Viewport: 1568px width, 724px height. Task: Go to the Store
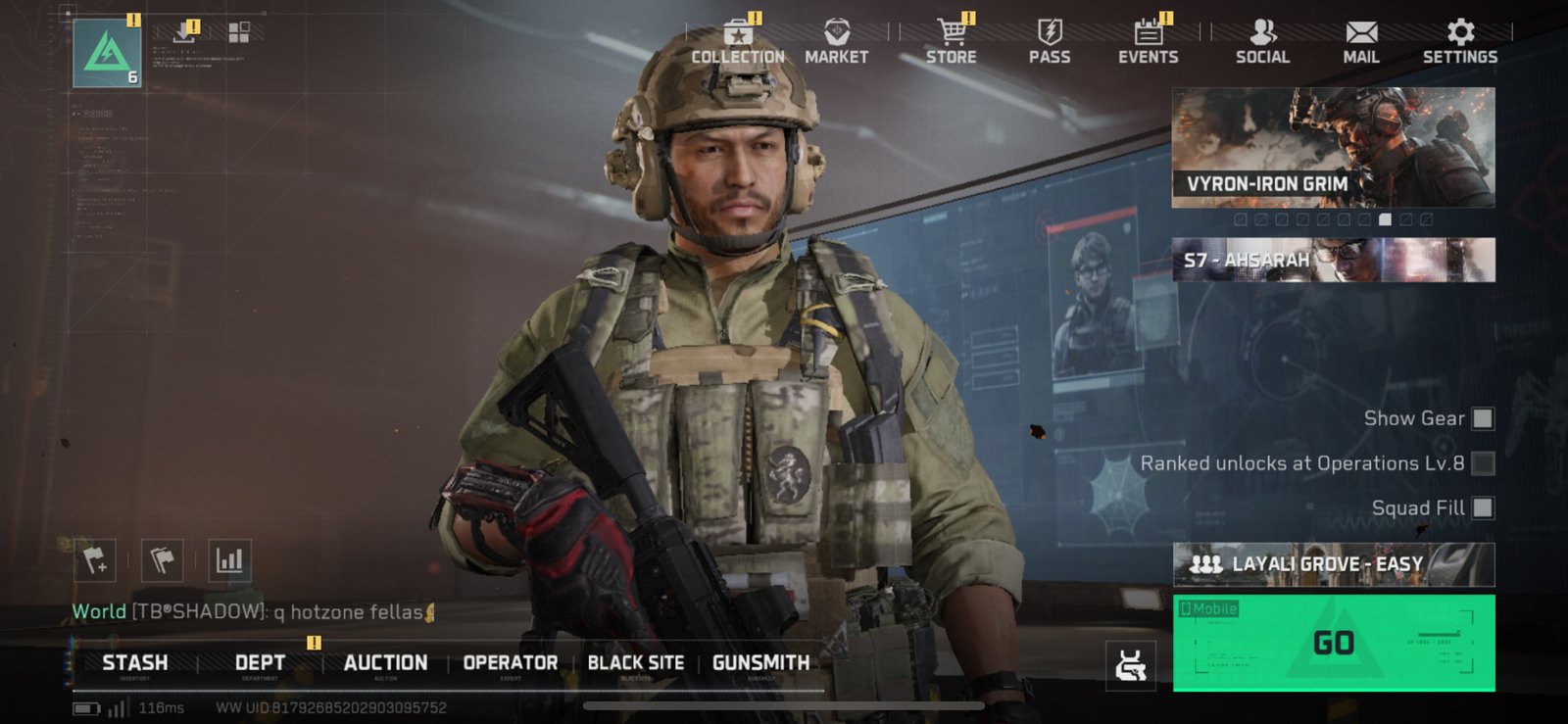pyautogui.click(x=951, y=43)
